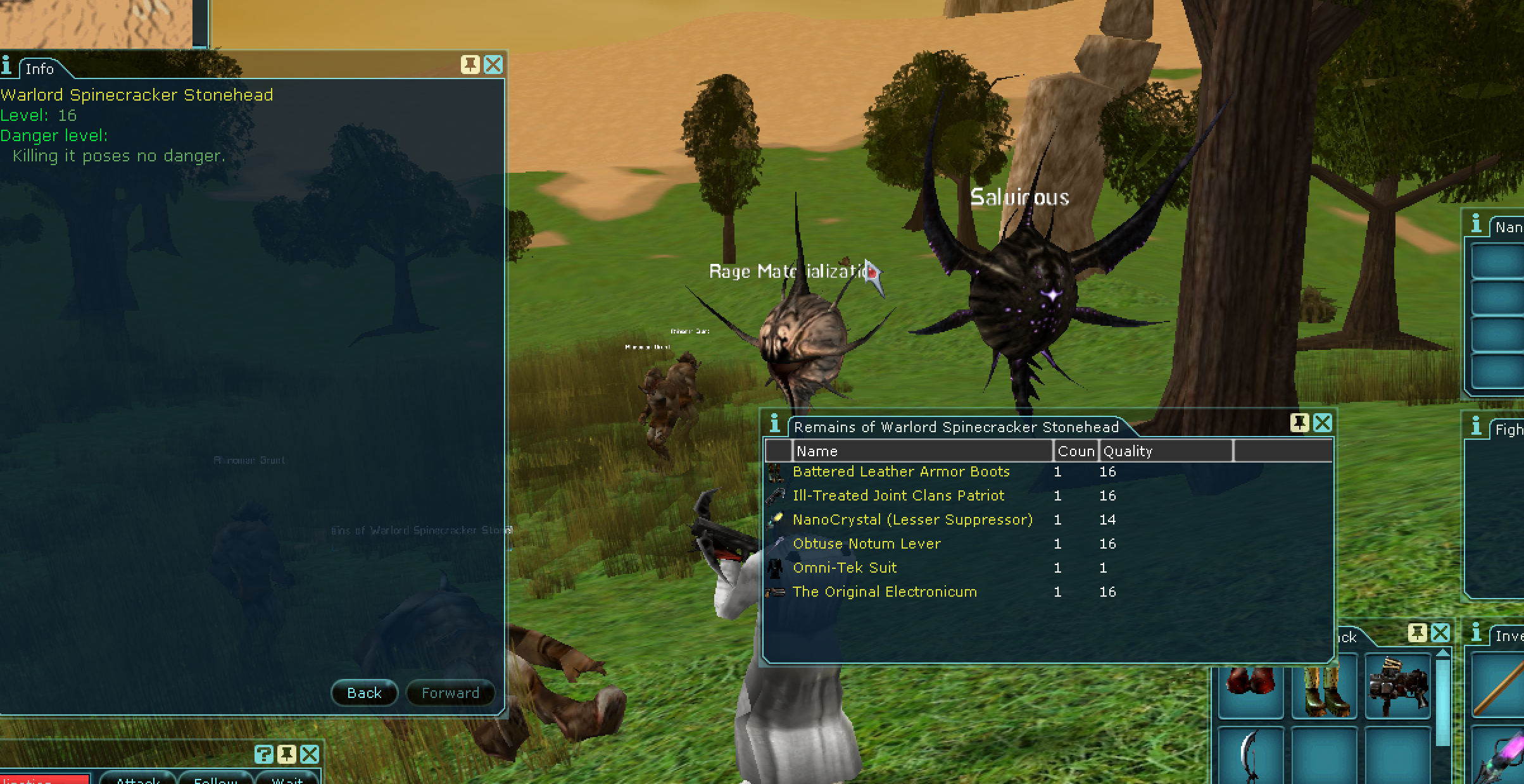1524x784 pixels.
Task: Loot the Battered Leather Armor Boots
Action: tap(900, 472)
